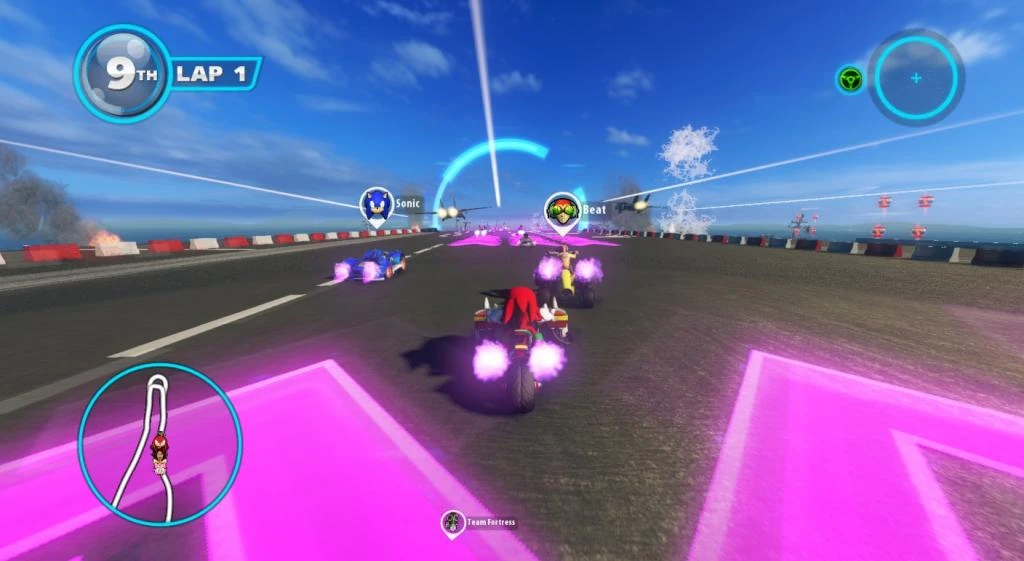Select the empty item slot ring
This screenshot has height=561, width=1024.
tap(915, 77)
